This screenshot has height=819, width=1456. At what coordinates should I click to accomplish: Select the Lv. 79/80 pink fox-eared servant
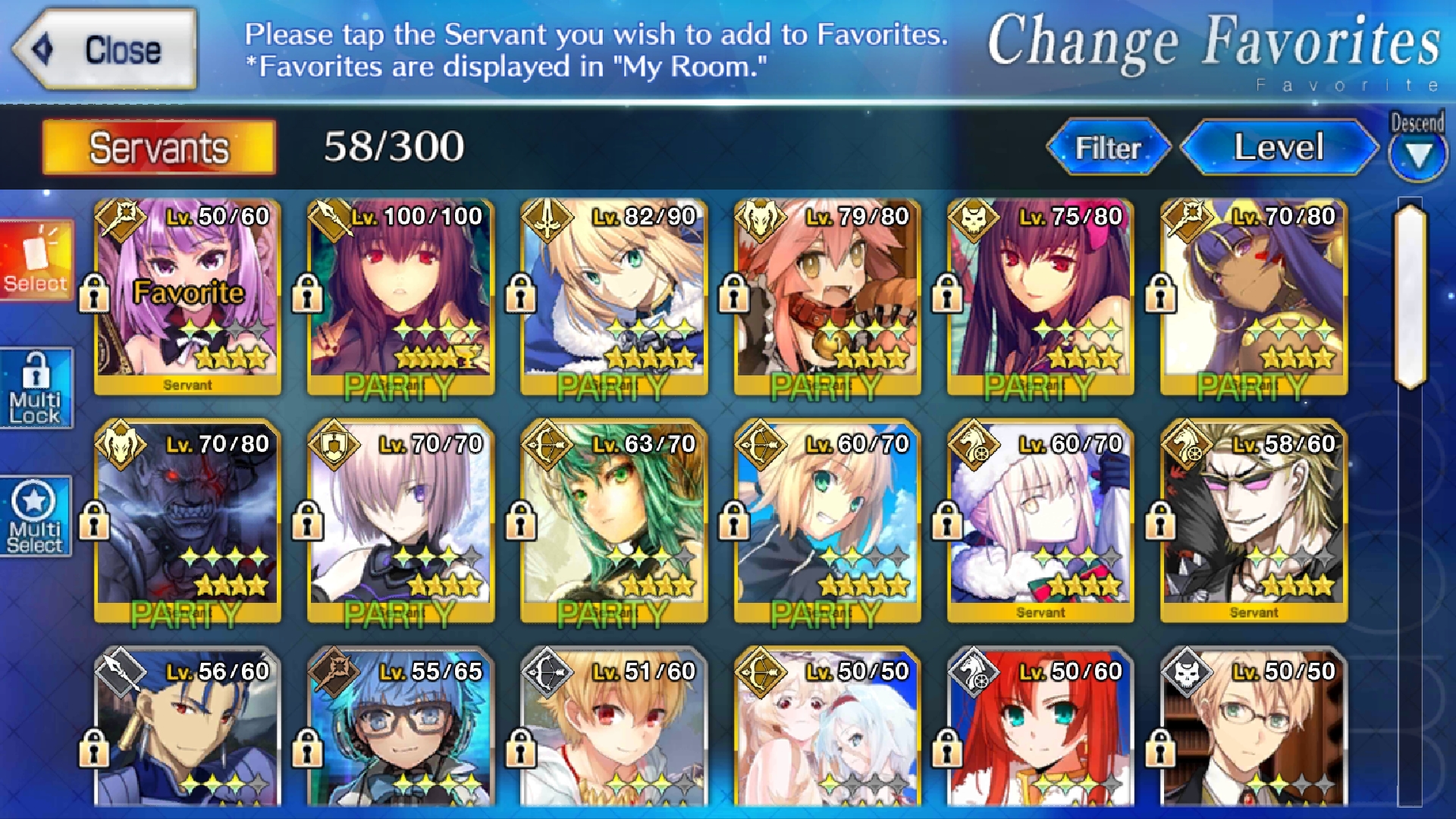(827, 297)
